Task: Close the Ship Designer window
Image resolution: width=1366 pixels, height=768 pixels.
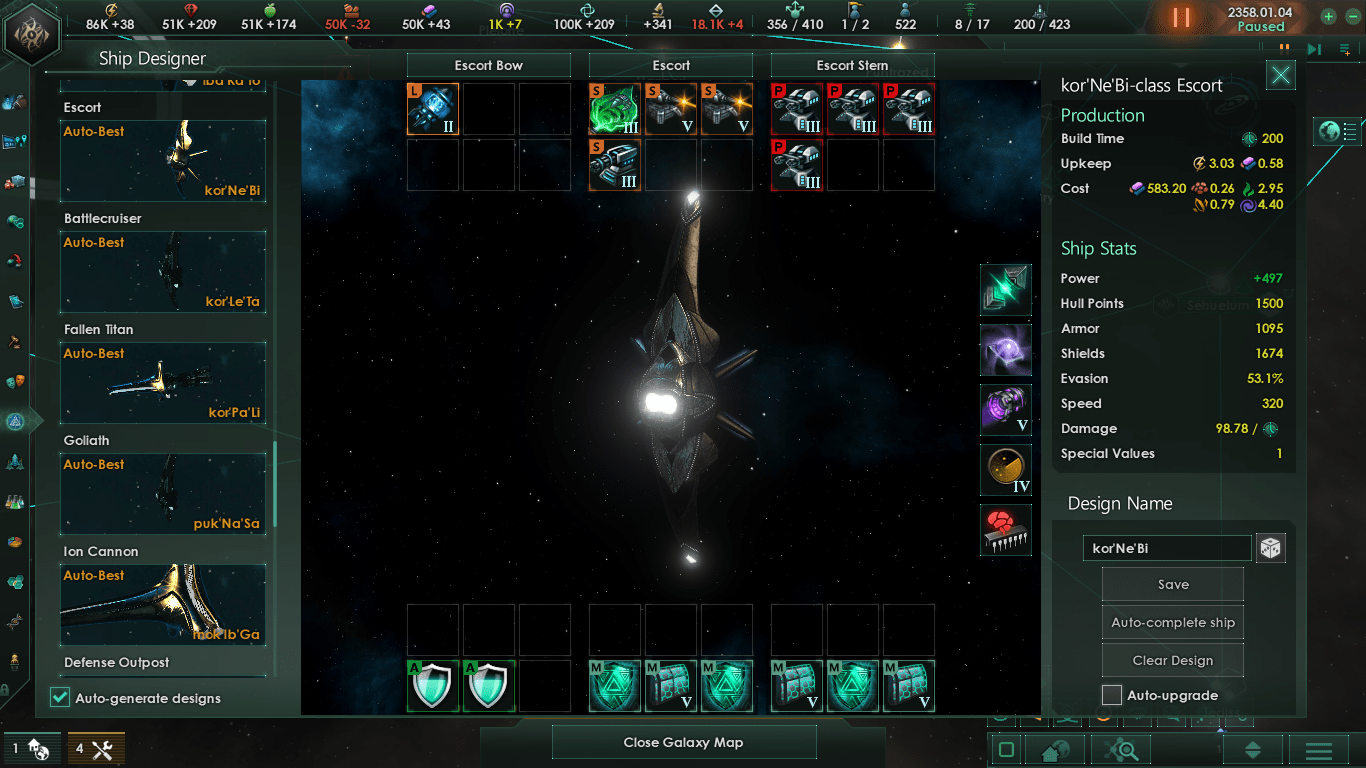Action: [1281, 75]
